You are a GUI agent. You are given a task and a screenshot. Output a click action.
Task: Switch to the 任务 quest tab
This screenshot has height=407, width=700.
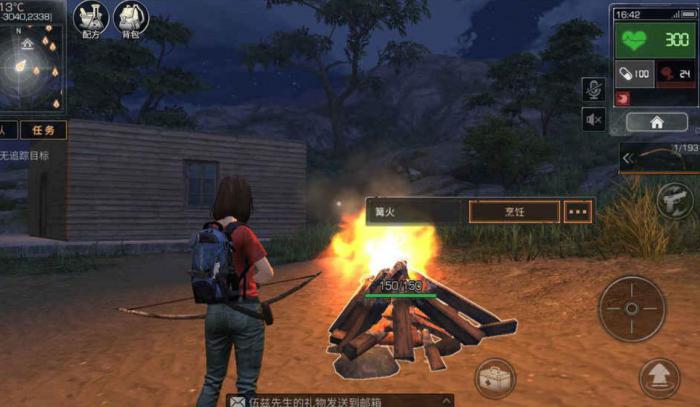[x=43, y=129]
